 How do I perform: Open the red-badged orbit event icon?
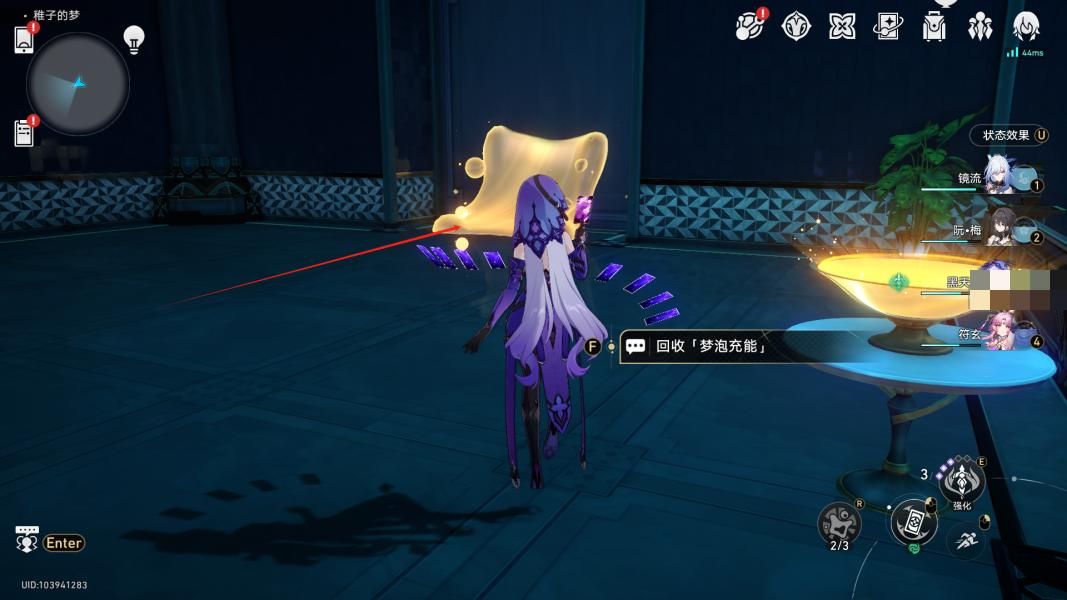coord(748,26)
